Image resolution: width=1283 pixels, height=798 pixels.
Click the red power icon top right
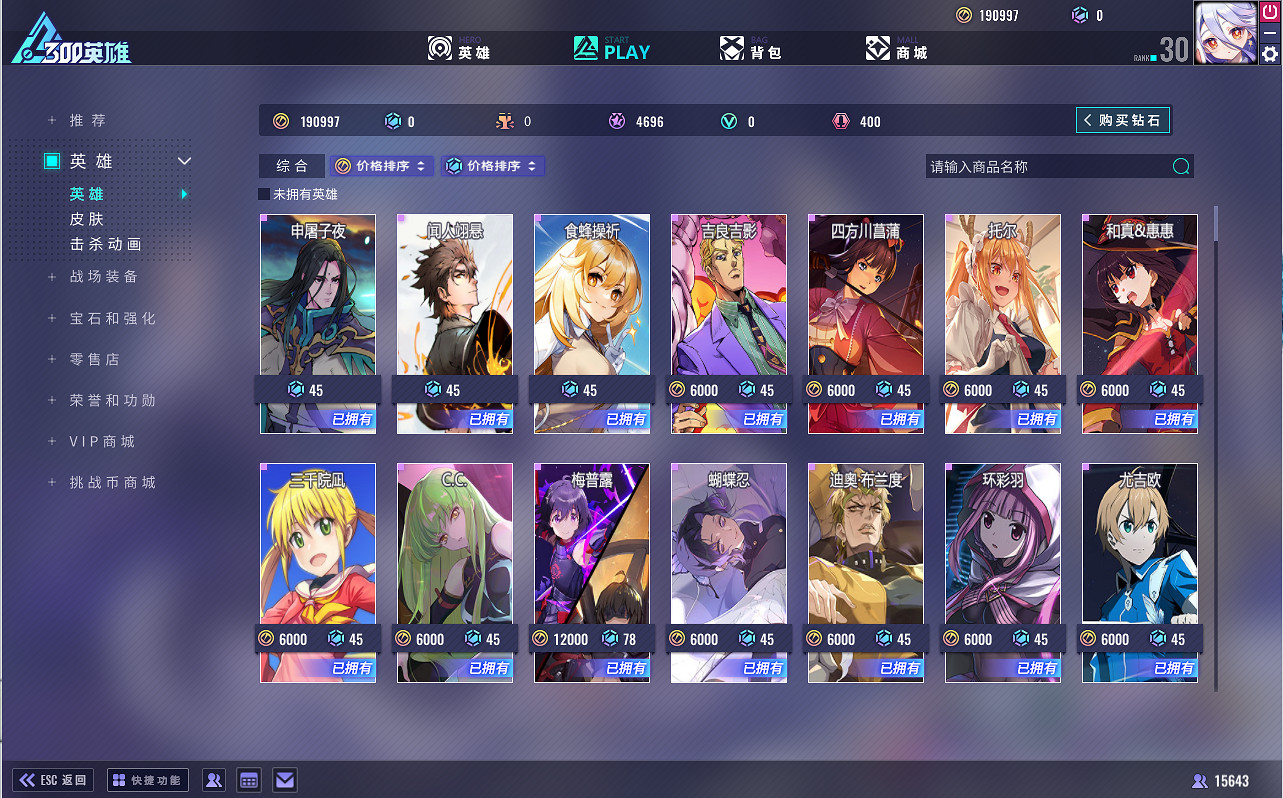point(1268,14)
